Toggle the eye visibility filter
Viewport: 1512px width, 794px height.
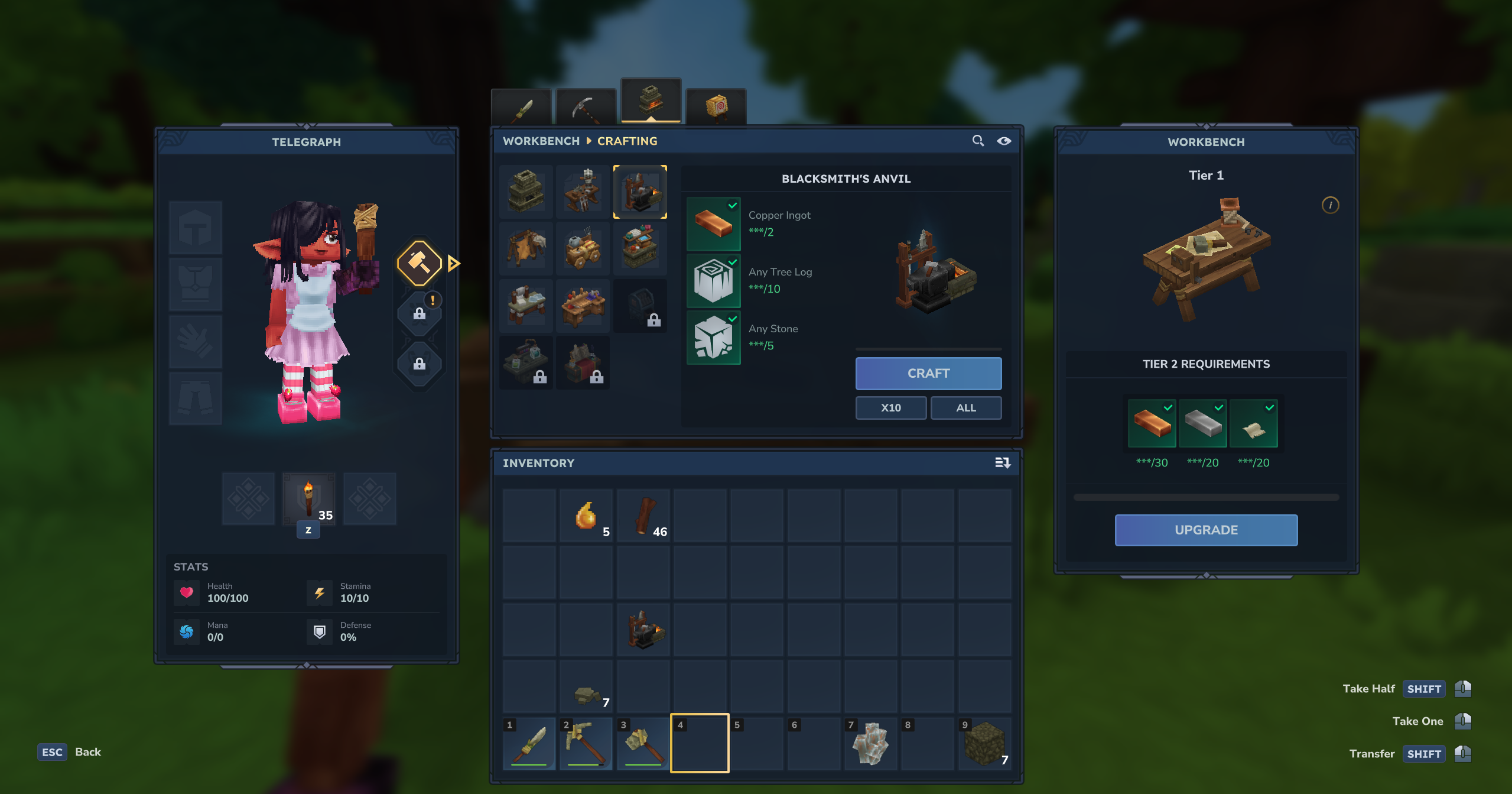click(1004, 141)
